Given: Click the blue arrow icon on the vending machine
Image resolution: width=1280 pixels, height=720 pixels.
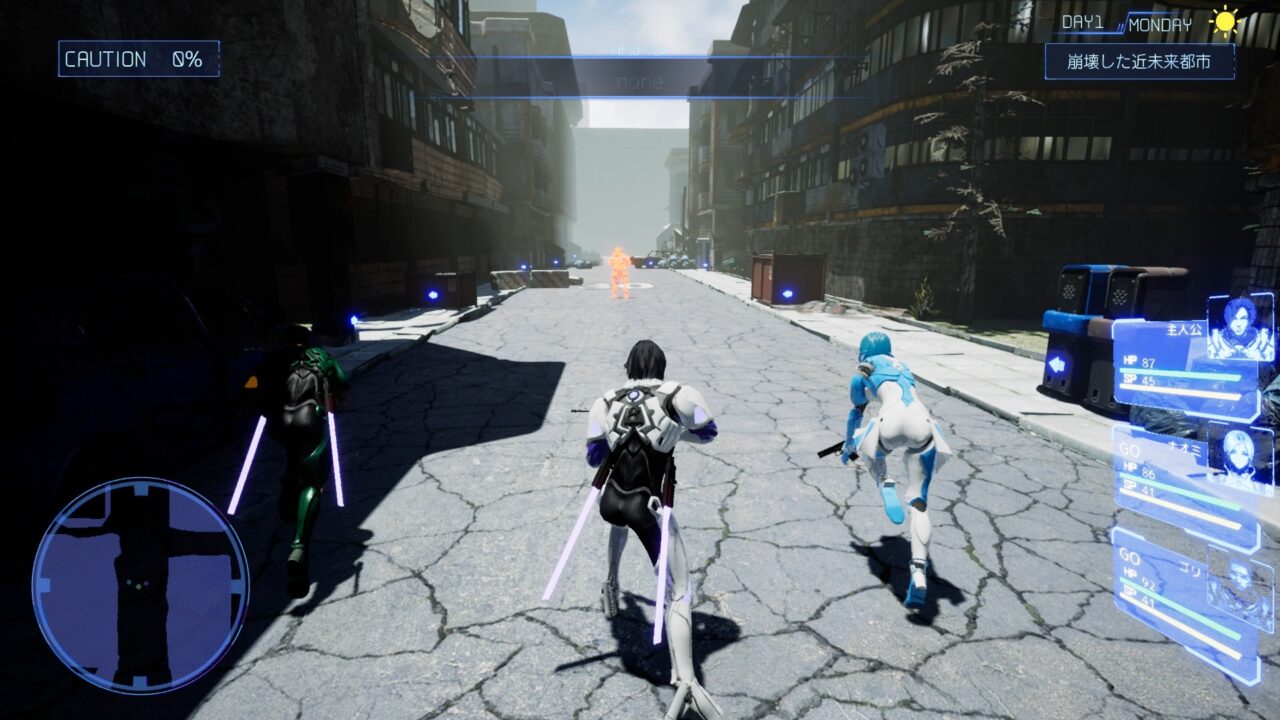Looking at the screenshot, I should [x=1055, y=363].
